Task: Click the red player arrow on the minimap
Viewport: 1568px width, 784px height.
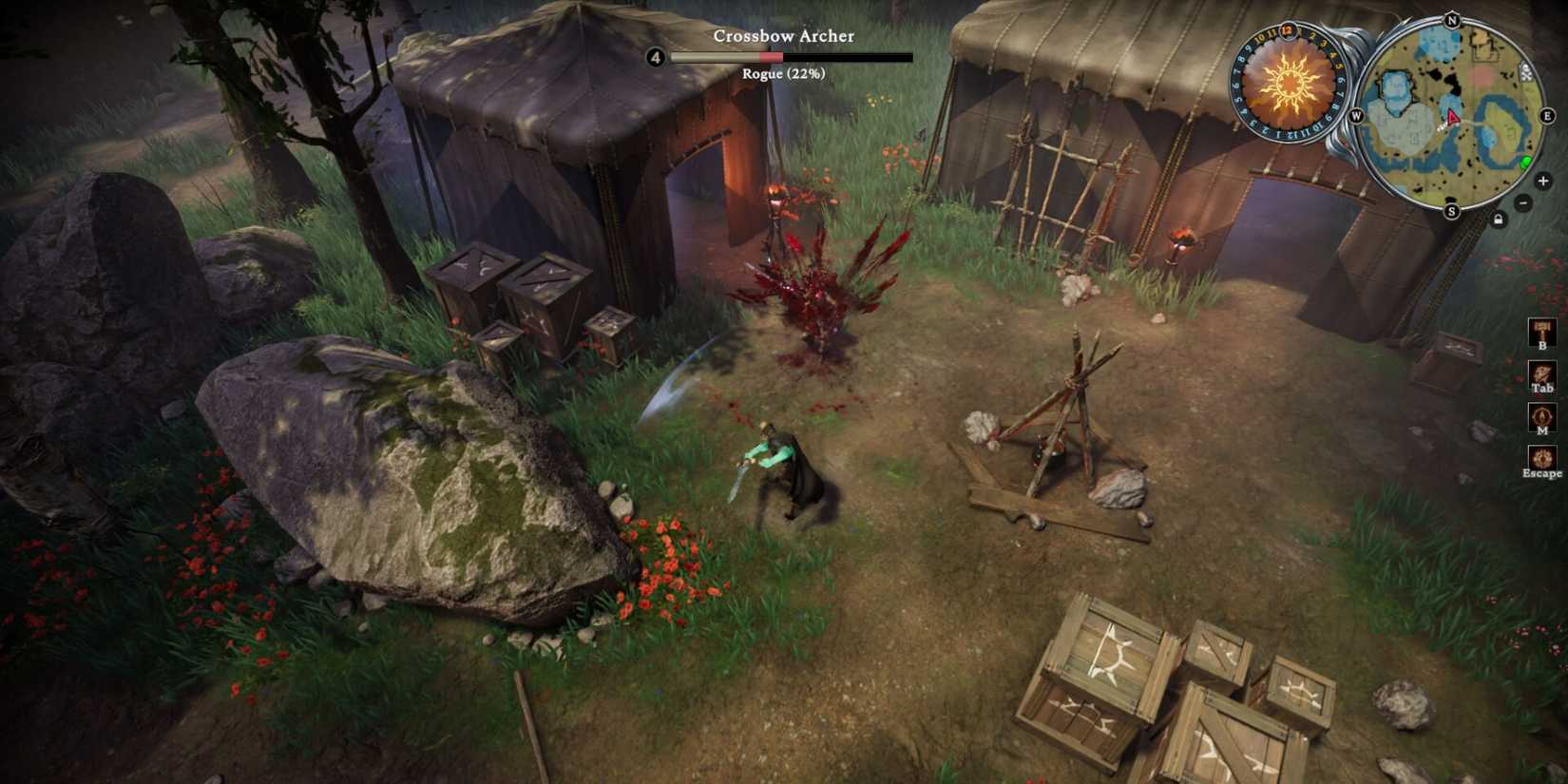Action: [x=1451, y=118]
